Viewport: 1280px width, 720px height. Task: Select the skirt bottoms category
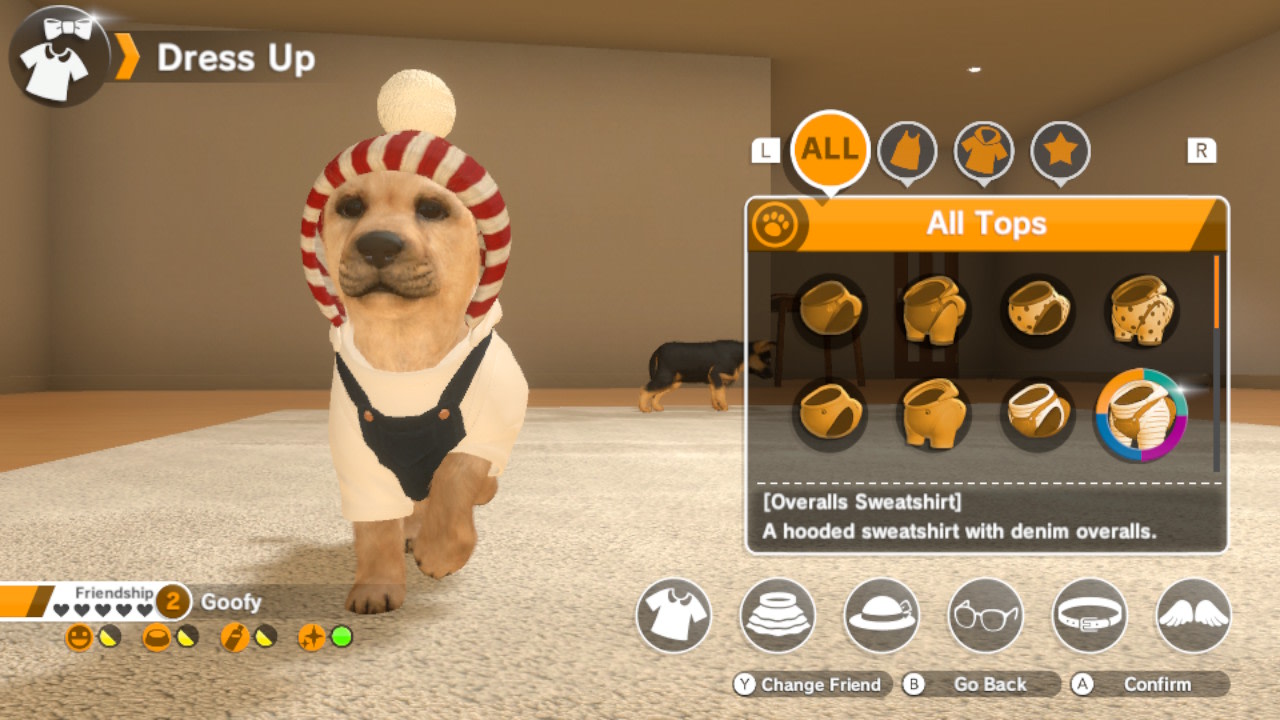[x=777, y=617]
